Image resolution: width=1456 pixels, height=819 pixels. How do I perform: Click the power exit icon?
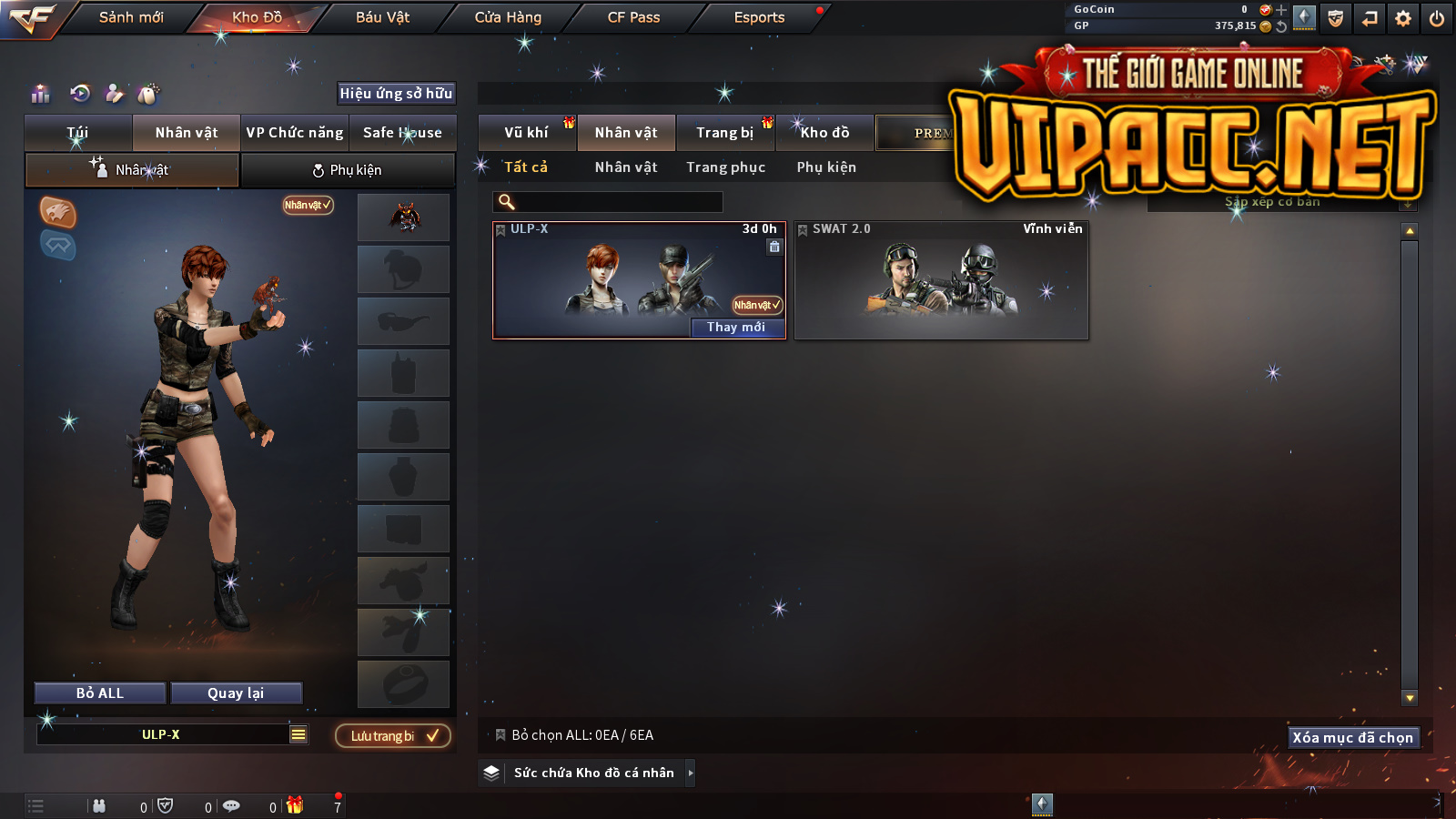(x=1437, y=18)
